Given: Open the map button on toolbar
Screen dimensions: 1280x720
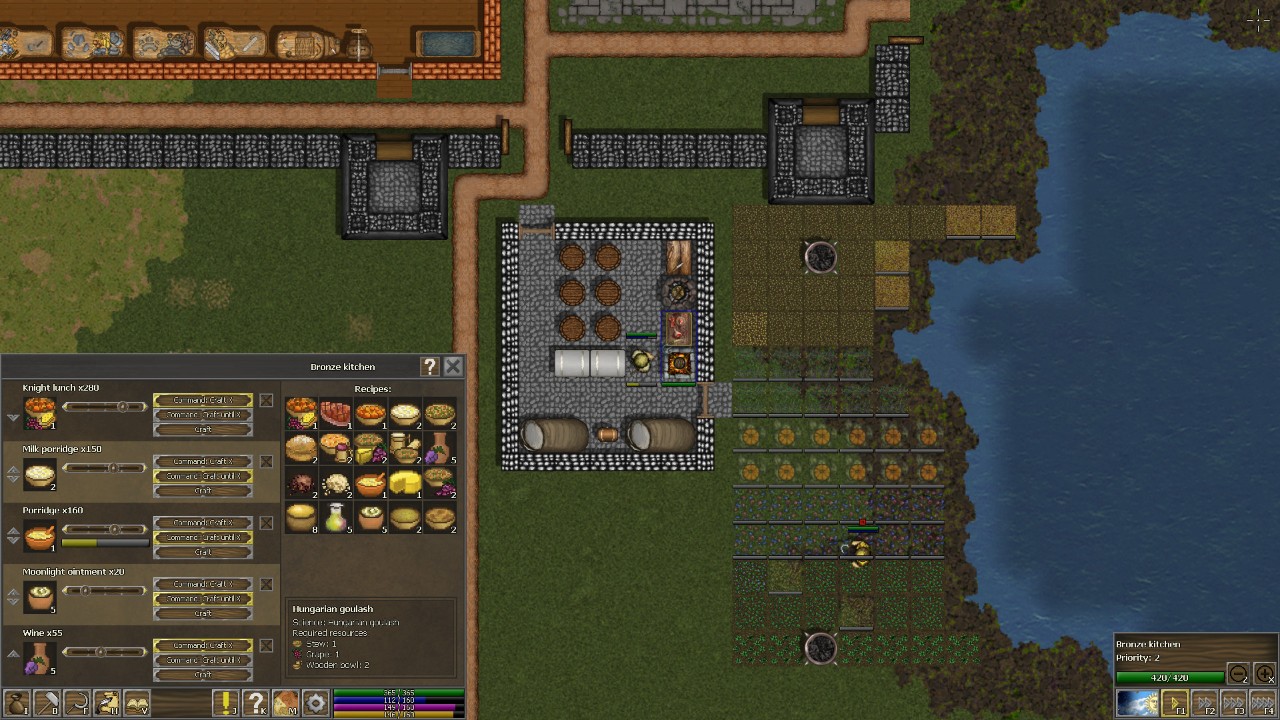Looking at the screenshot, I should [286, 703].
